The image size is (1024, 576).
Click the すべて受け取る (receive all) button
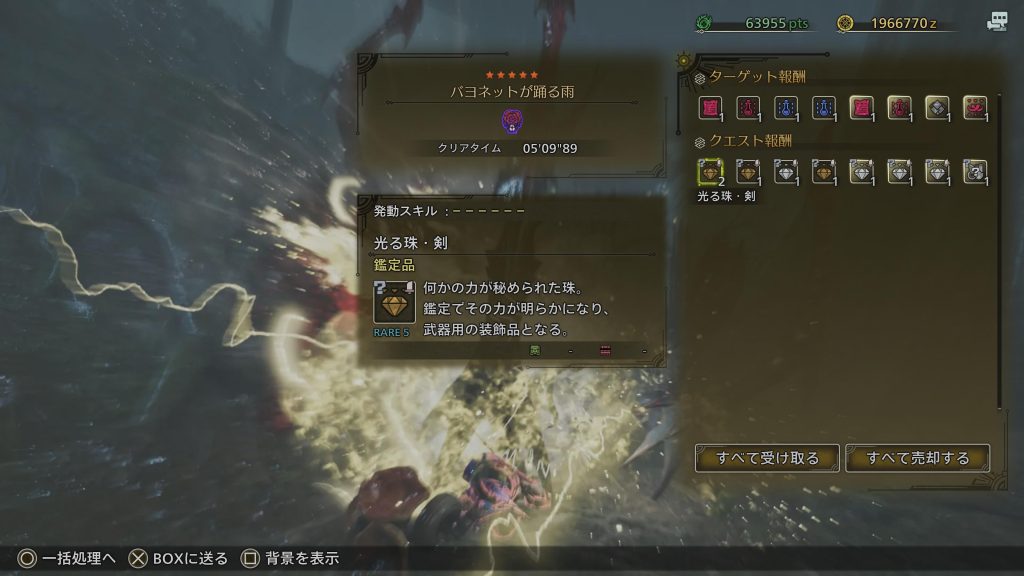click(x=768, y=458)
